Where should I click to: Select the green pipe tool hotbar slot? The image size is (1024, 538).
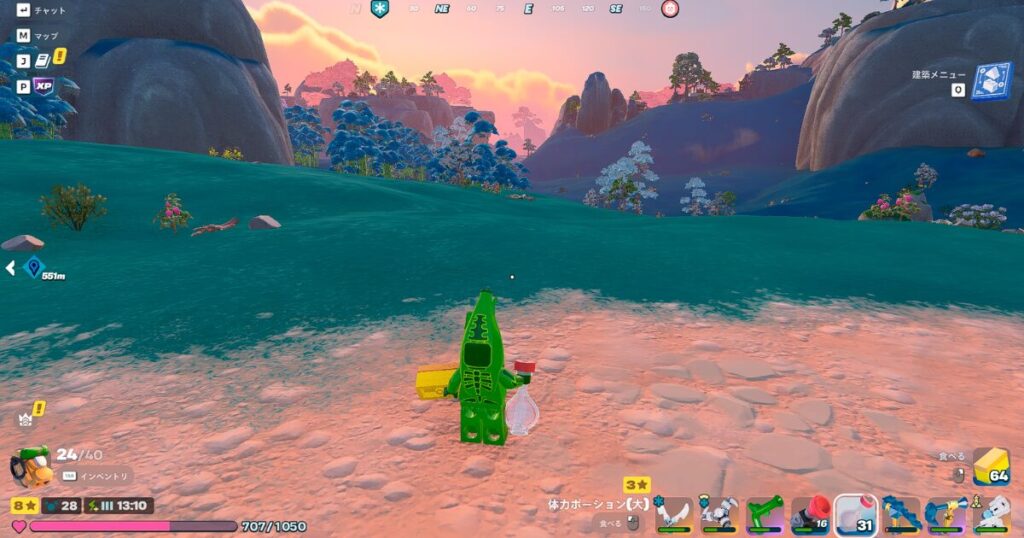pos(764,513)
